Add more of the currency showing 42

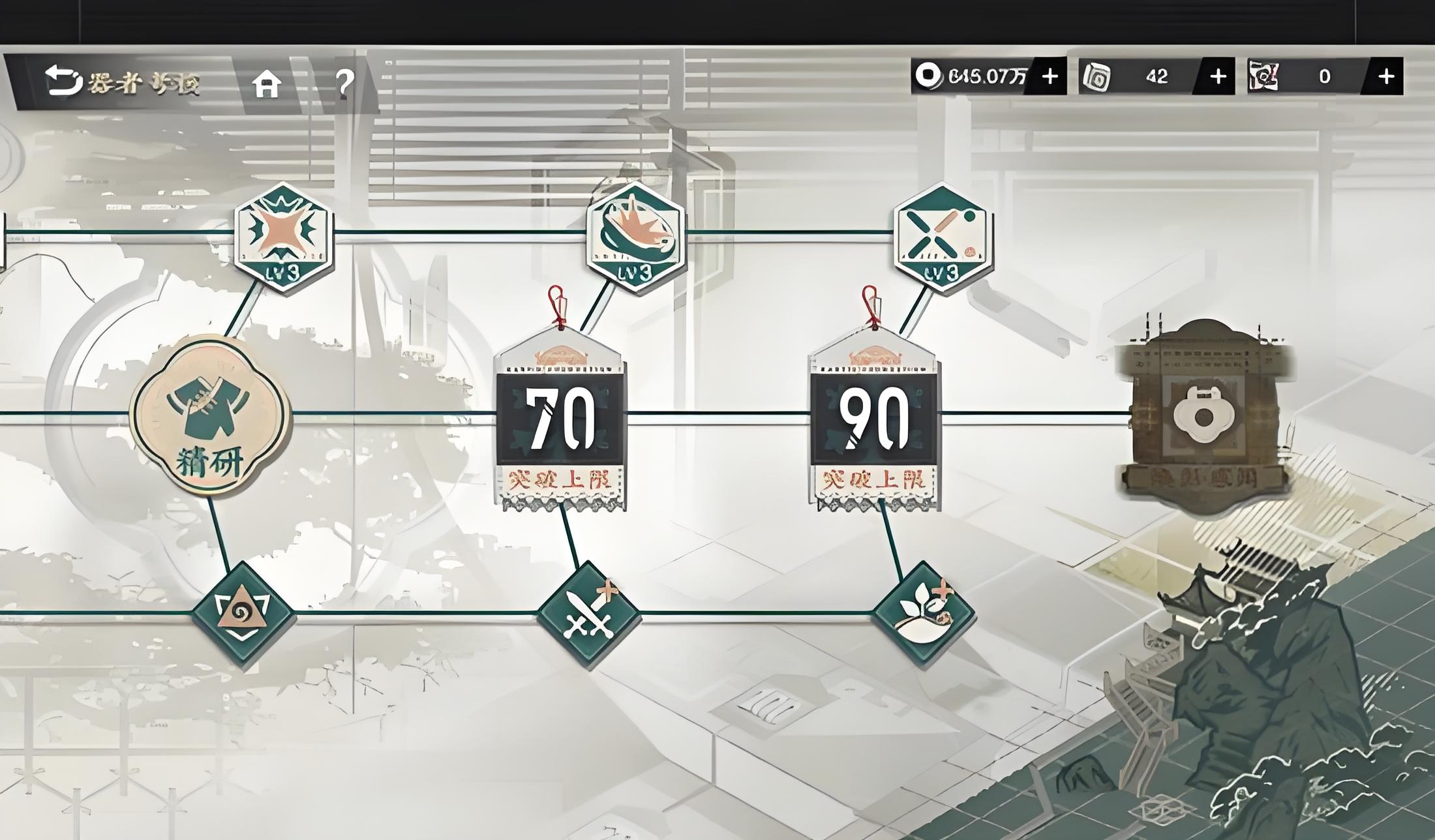(1217, 77)
